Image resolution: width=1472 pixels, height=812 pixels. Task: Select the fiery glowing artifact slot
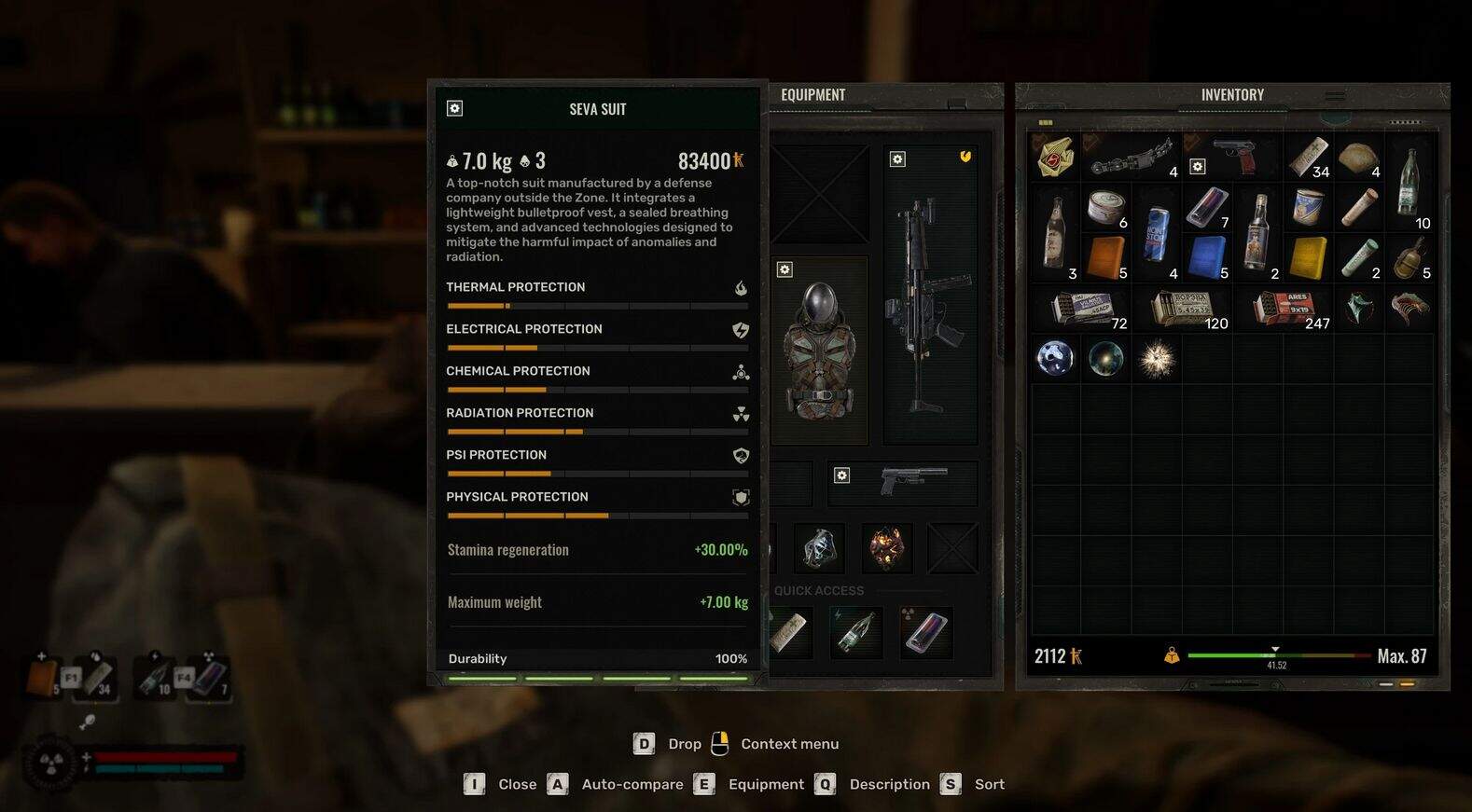click(886, 547)
